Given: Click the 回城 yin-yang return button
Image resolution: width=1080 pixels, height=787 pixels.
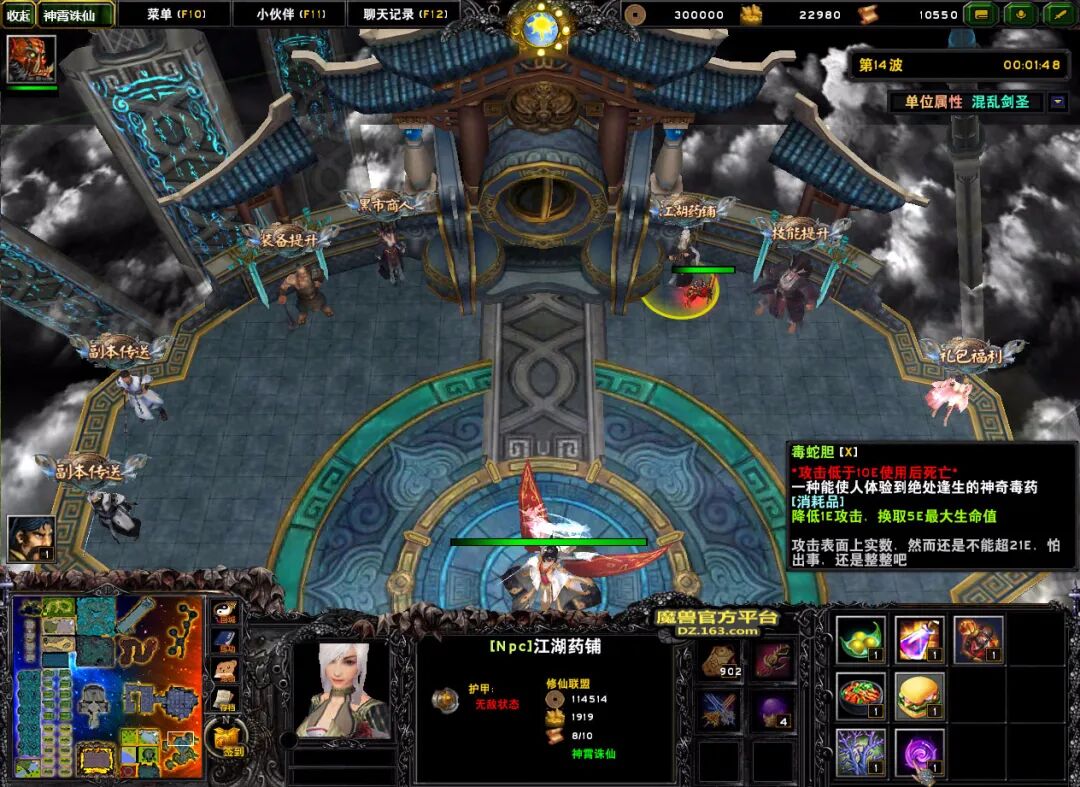Looking at the screenshot, I should [x=227, y=614].
